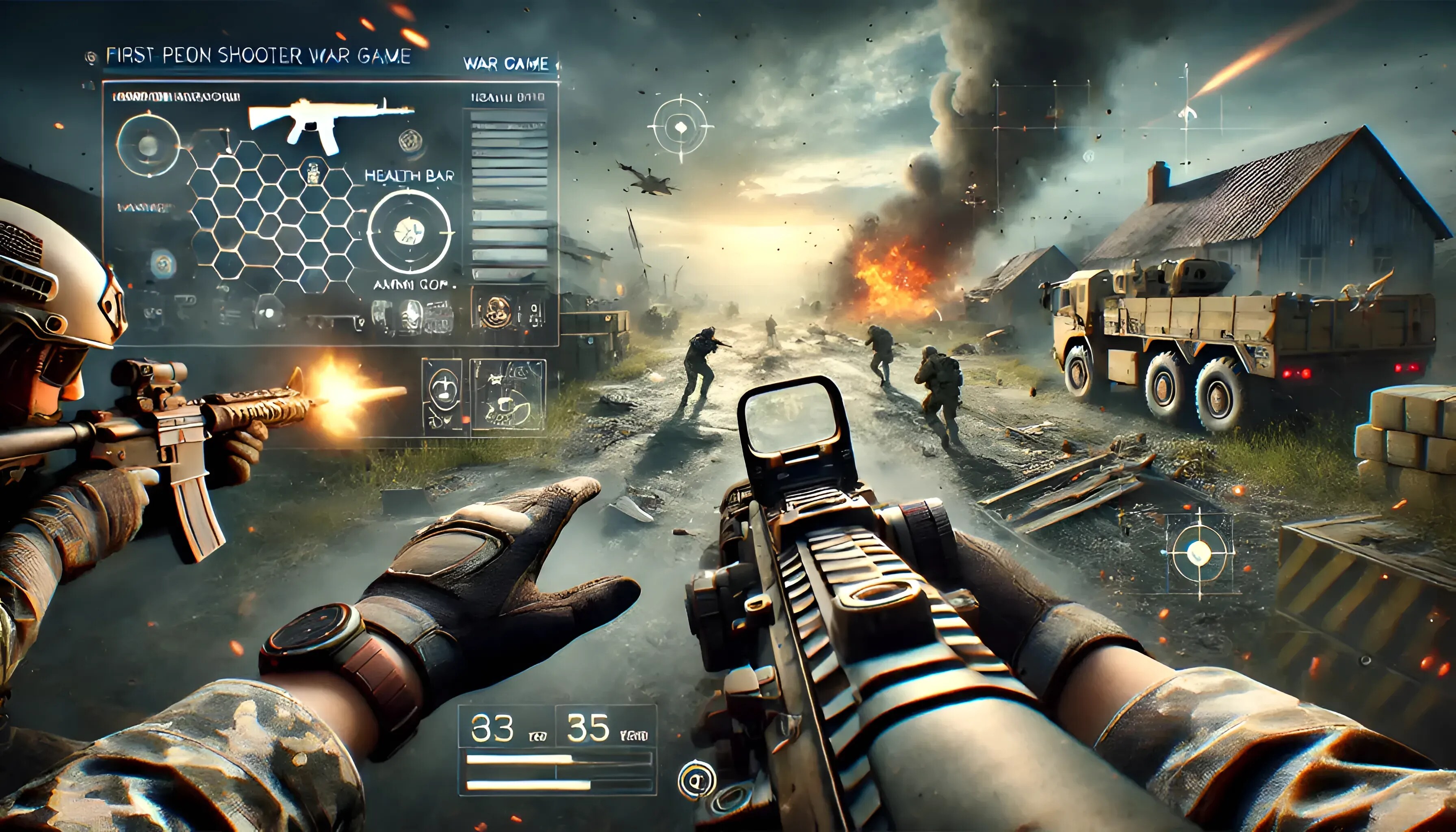Select the hexagon containing the soldier marker

tap(312, 173)
